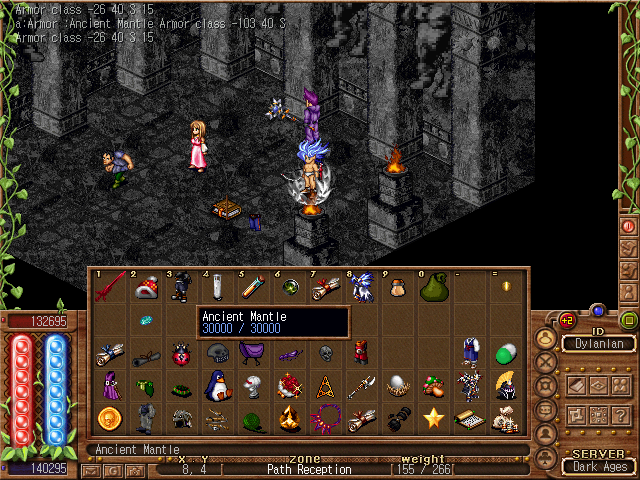
Task: Choose the white egg in the nest
Action: click(x=397, y=385)
